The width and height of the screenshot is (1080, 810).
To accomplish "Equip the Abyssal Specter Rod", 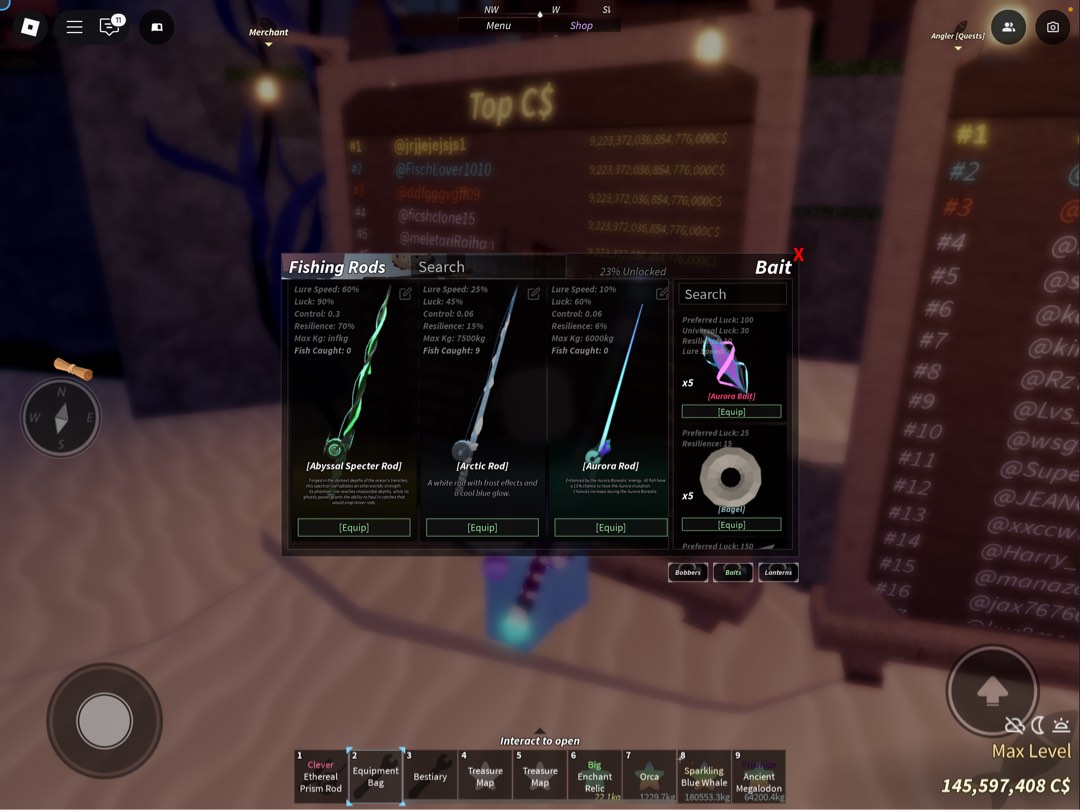I will click(x=354, y=527).
